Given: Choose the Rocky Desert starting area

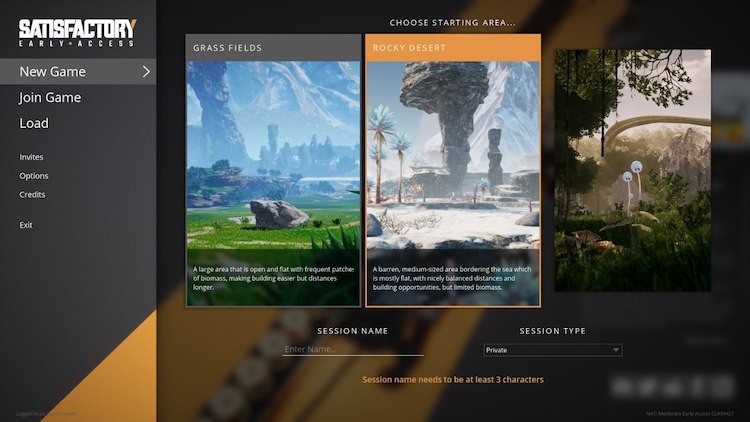Looking at the screenshot, I should [452, 170].
